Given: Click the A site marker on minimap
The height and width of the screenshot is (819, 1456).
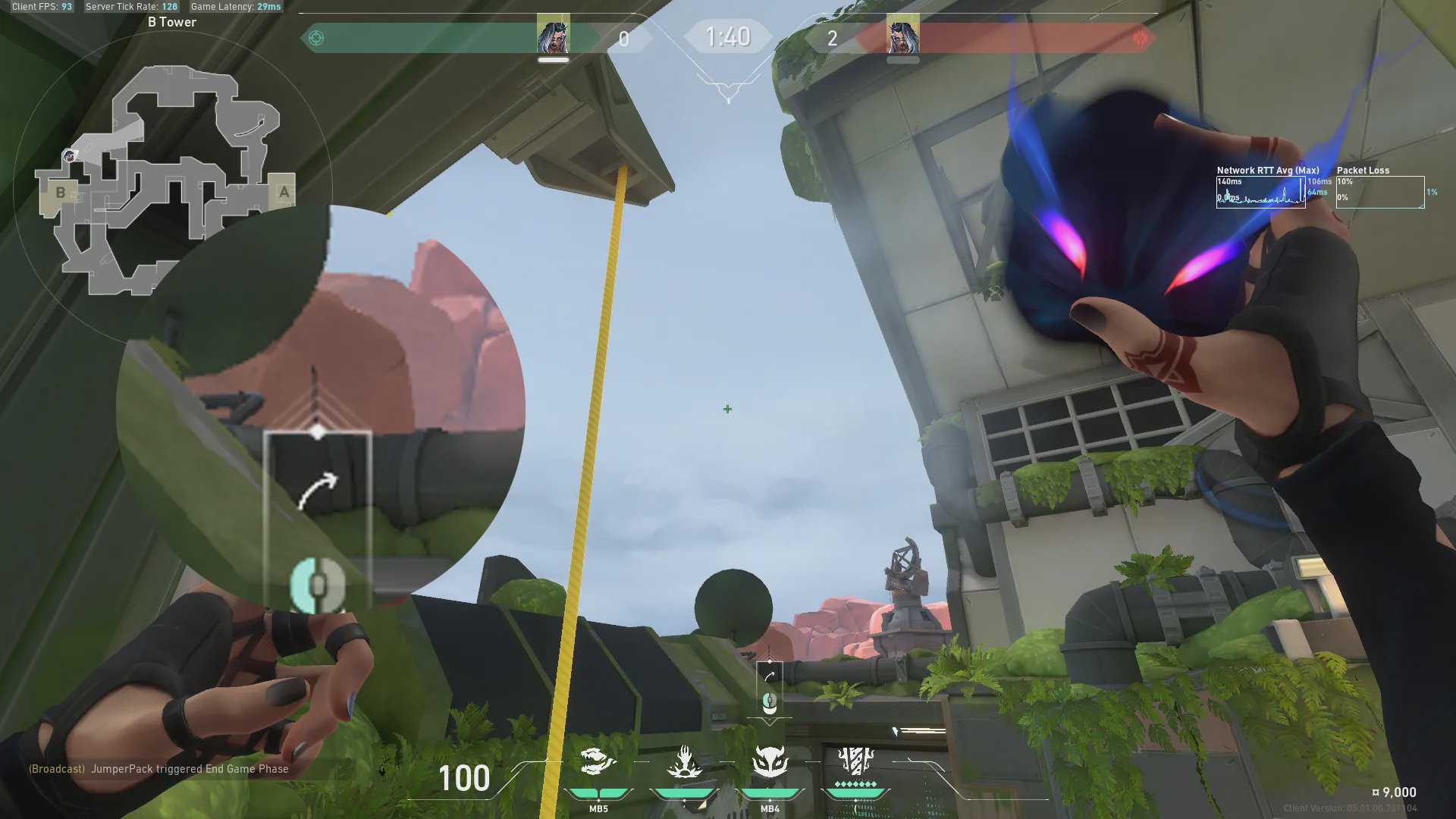Looking at the screenshot, I should [x=284, y=192].
